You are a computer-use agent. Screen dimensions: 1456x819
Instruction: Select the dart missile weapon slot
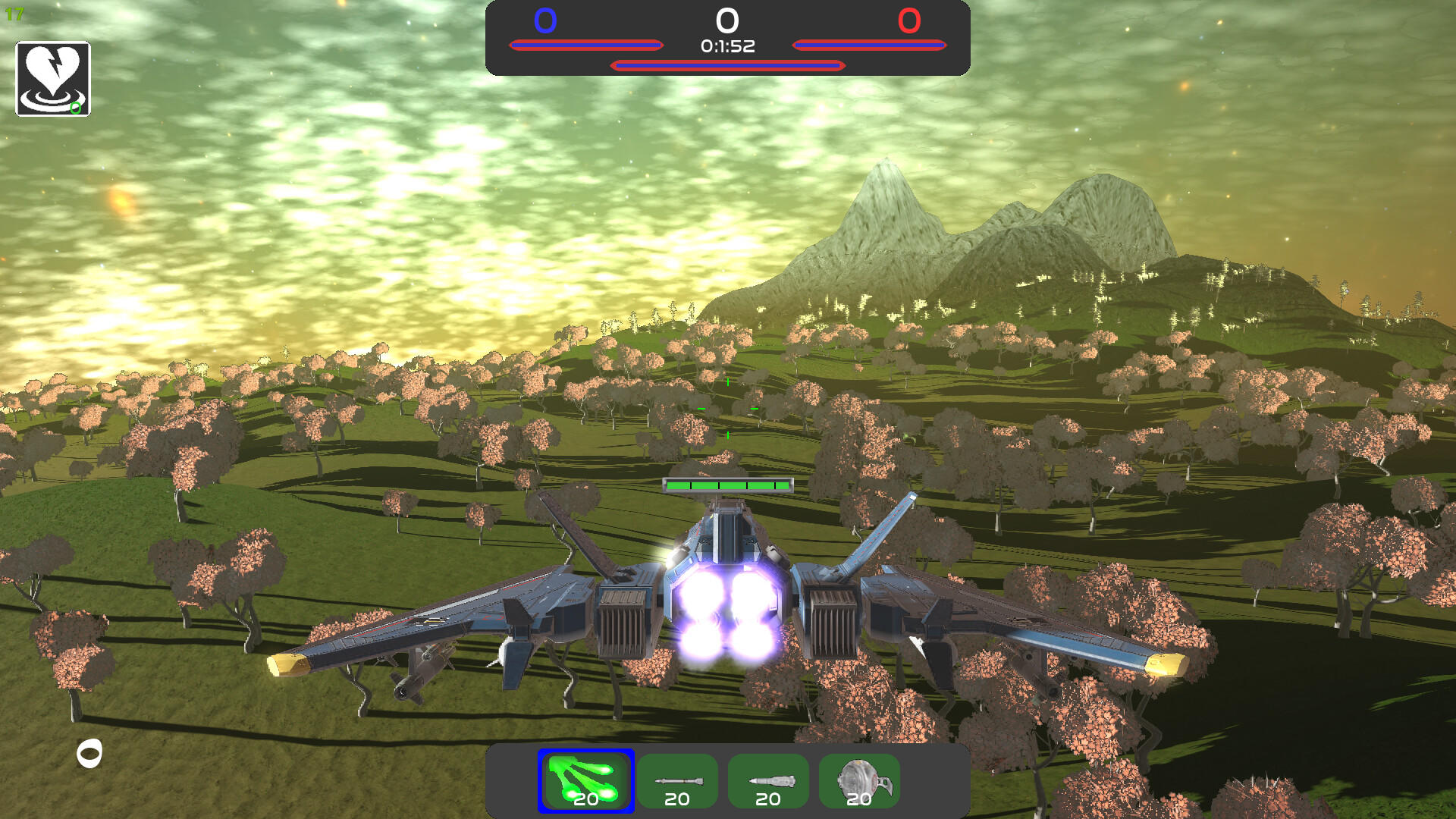click(x=677, y=780)
